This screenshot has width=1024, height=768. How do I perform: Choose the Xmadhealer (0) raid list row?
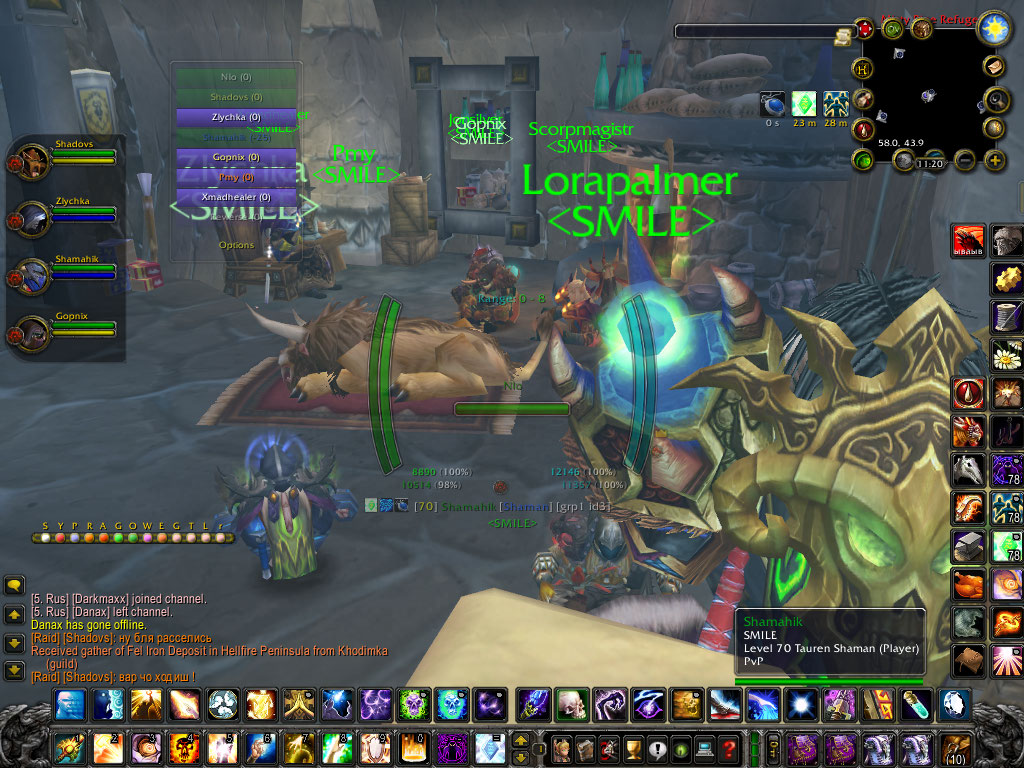(236, 197)
